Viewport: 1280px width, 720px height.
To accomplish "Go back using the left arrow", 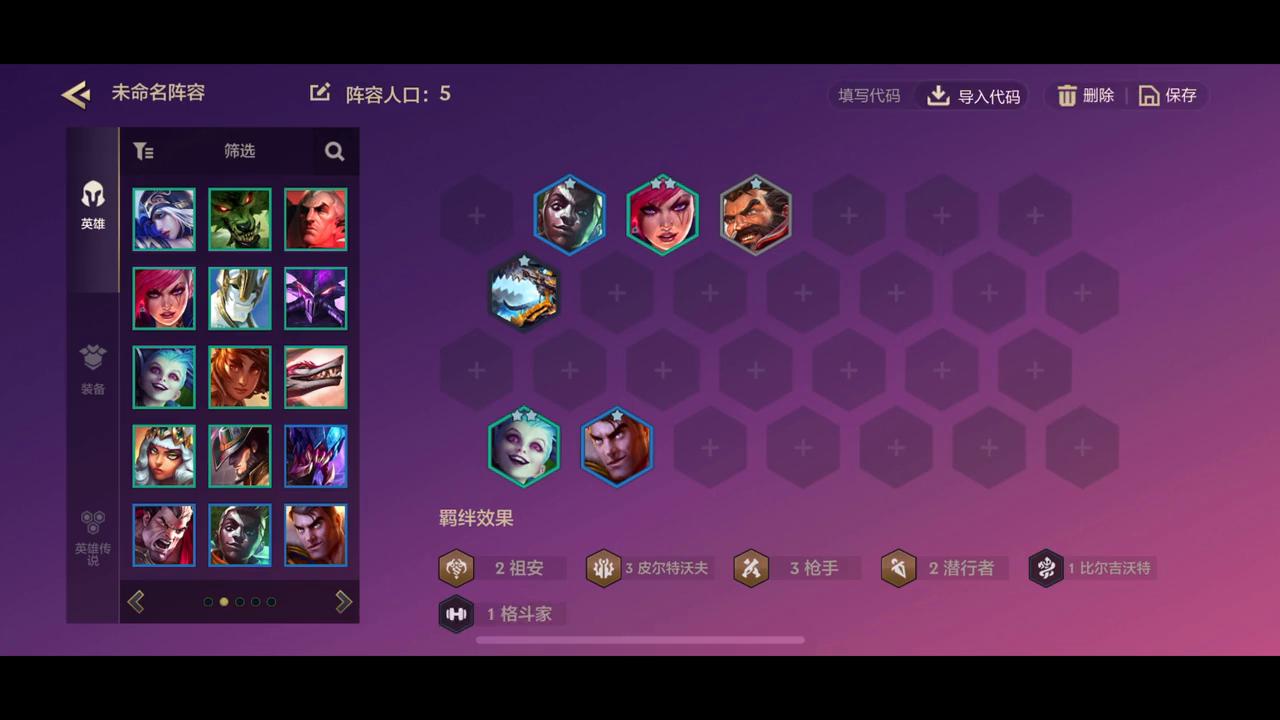I will pos(75,93).
